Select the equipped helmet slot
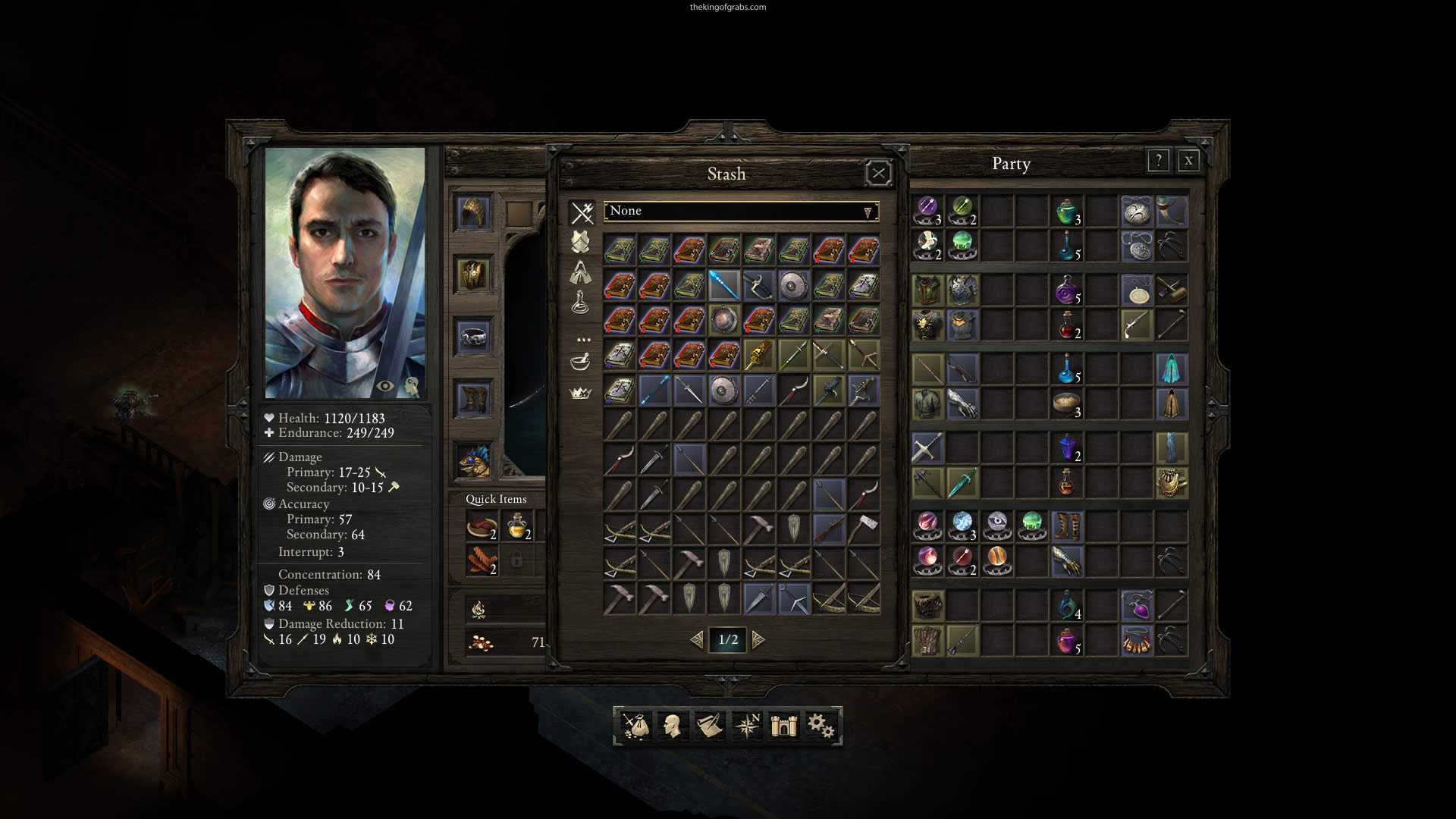 click(474, 212)
